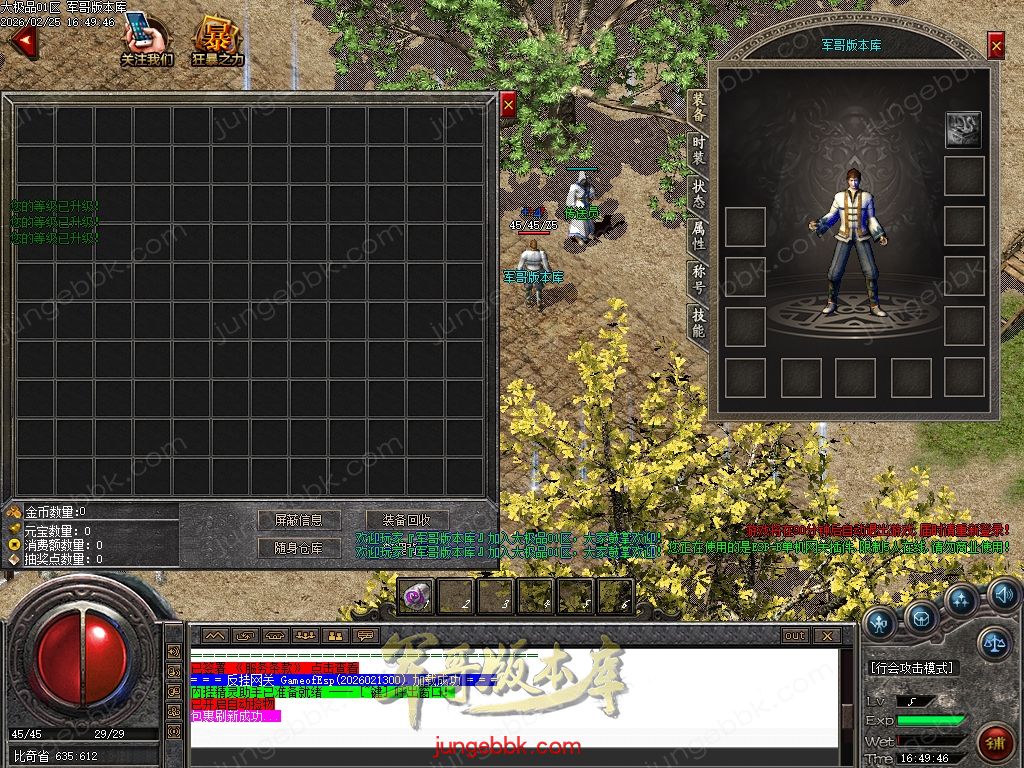Image resolution: width=1024 pixels, height=768 pixels.
Task: Click the chat window out button
Action: click(795, 635)
